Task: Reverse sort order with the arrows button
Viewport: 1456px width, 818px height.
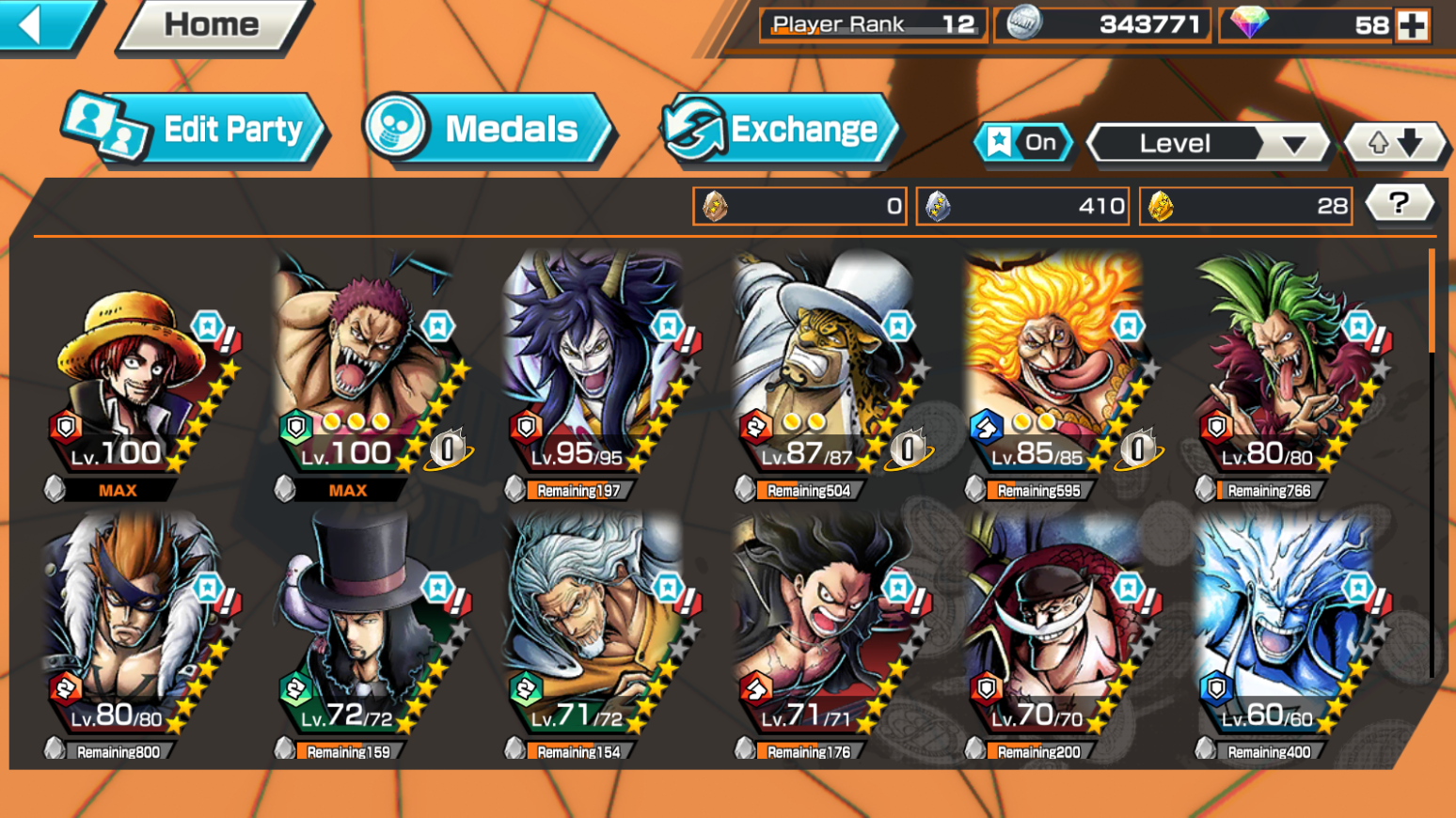Action: (1395, 144)
